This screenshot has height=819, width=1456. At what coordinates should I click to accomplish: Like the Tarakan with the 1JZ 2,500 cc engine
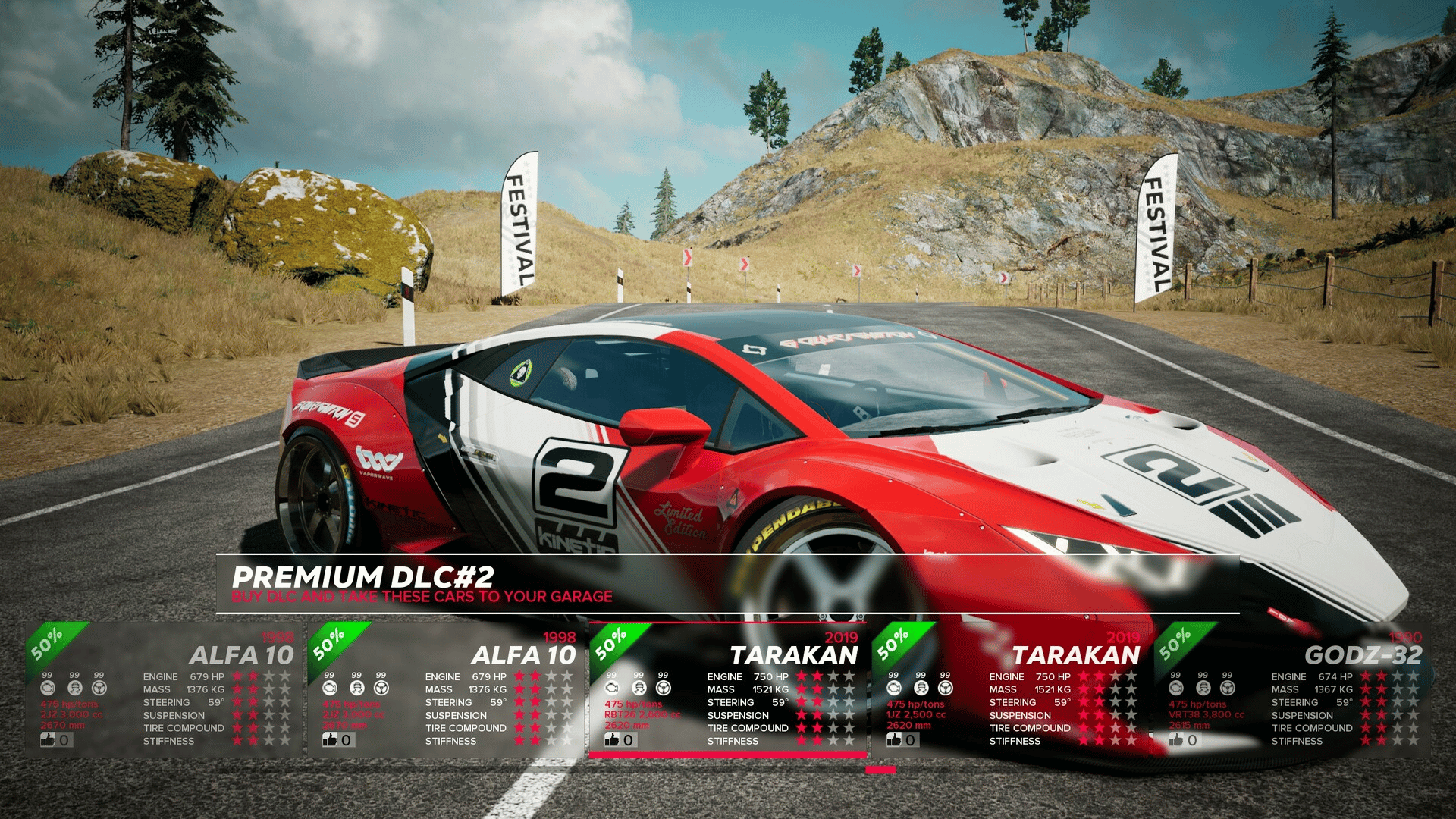tap(894, 739)
